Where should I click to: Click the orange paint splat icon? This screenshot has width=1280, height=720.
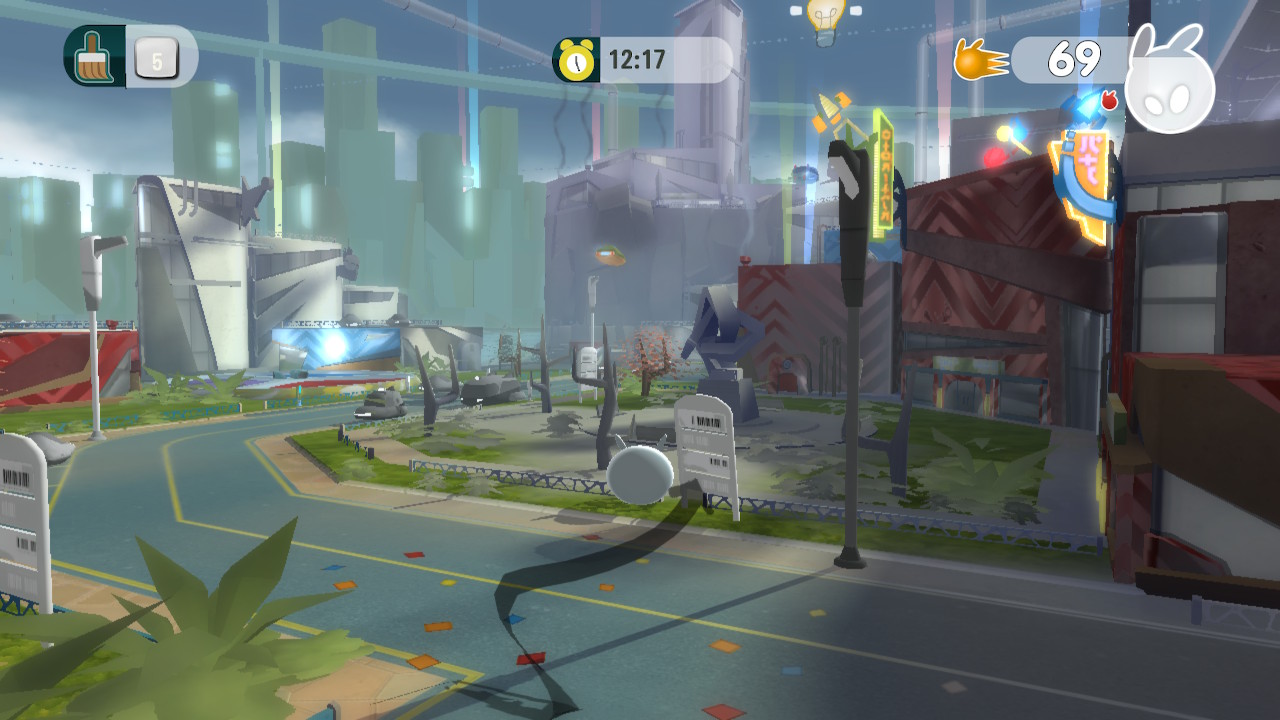pos(980,60)
